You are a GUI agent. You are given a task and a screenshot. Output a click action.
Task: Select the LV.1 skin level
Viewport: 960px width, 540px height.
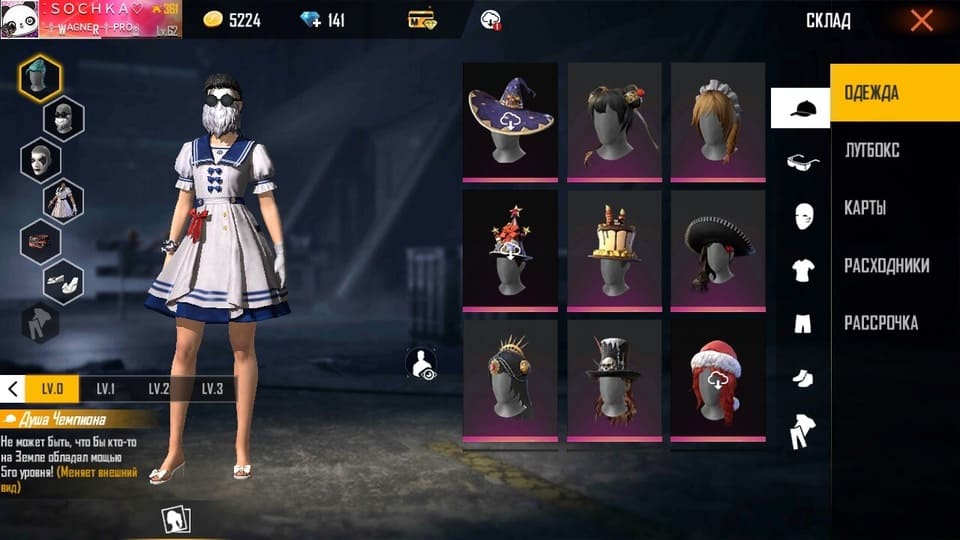[x=106, y=389]
